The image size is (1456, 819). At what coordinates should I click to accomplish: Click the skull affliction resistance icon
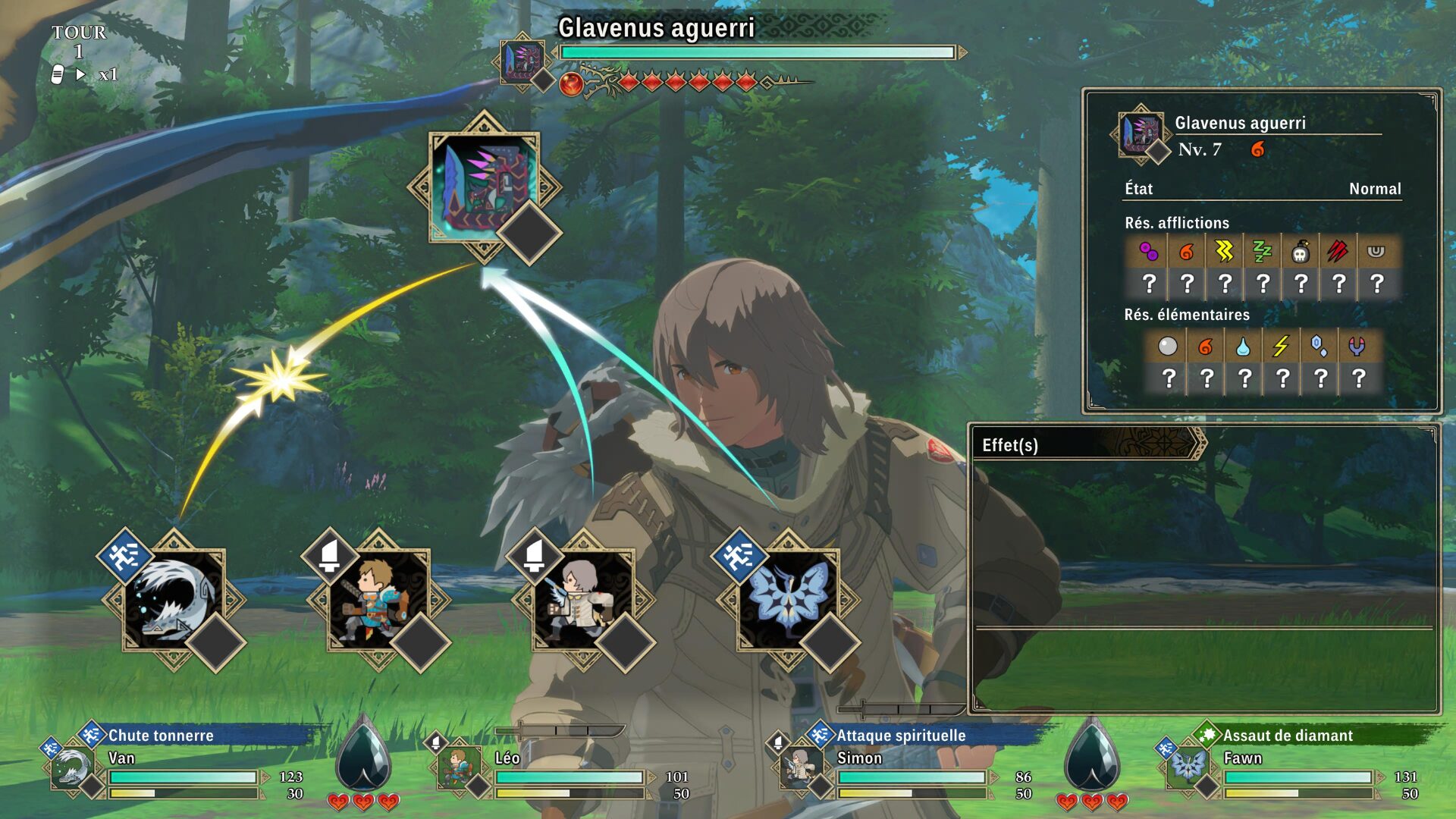1300,252
